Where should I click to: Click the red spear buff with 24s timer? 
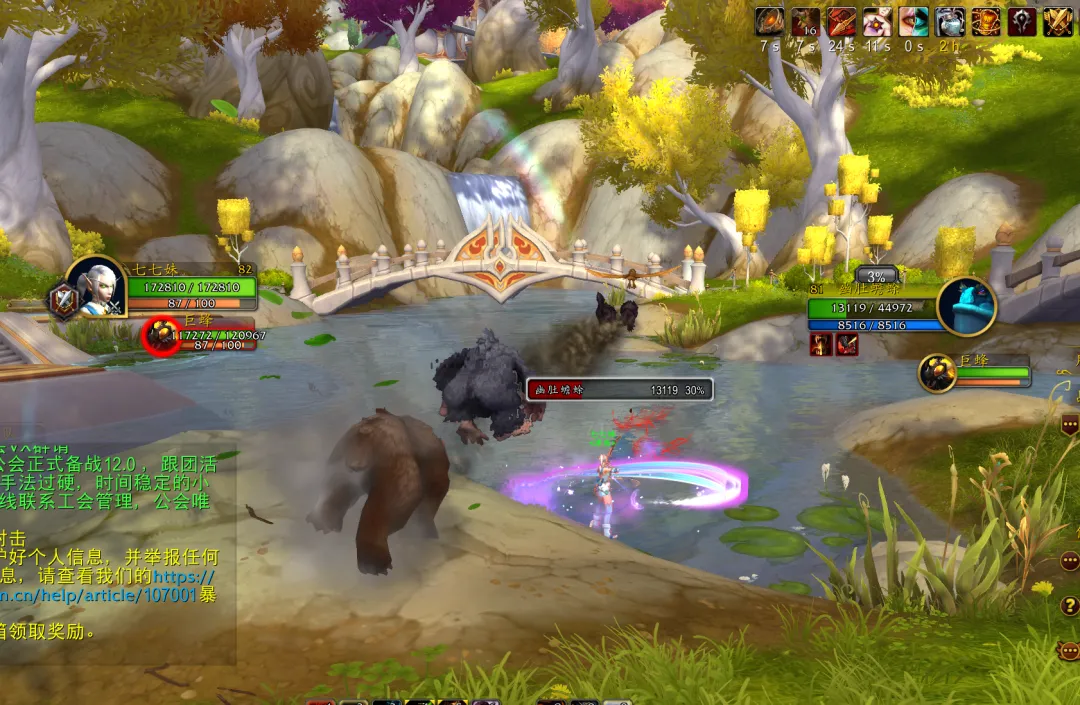pyautogui.click(x=842, y=21)
